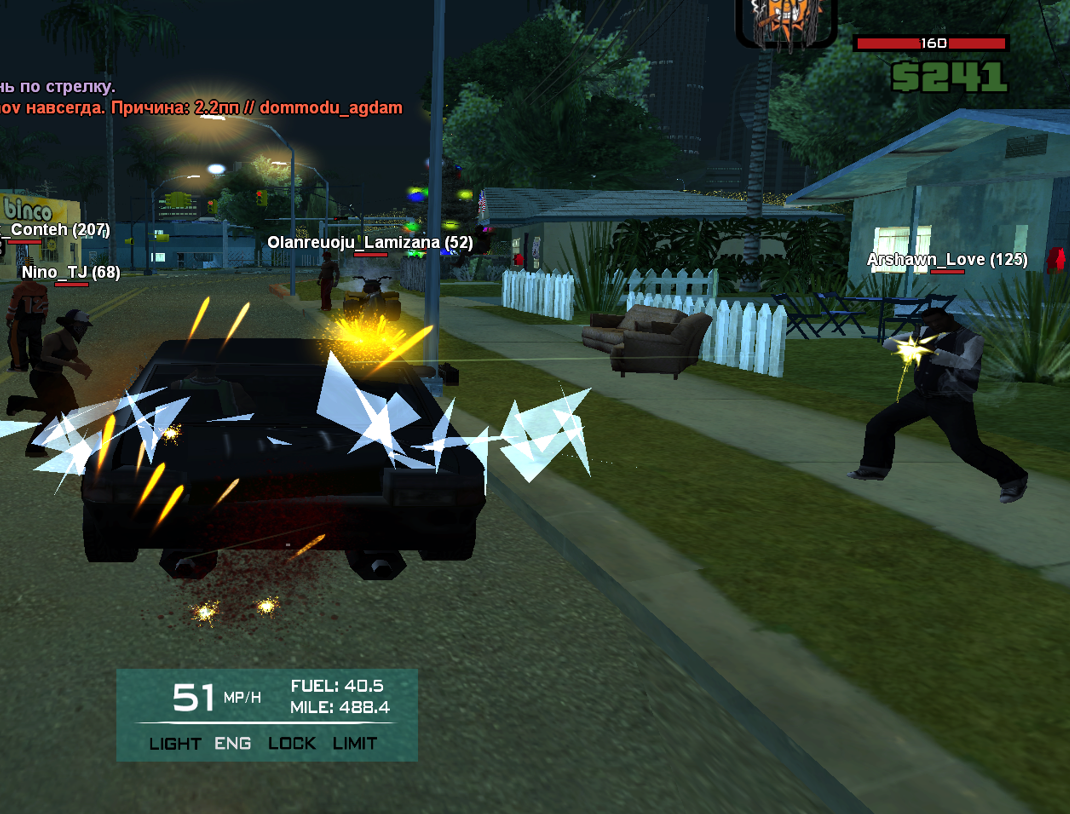
Task: Select the Nino_TJ player nametag
Action: [70, 272]
